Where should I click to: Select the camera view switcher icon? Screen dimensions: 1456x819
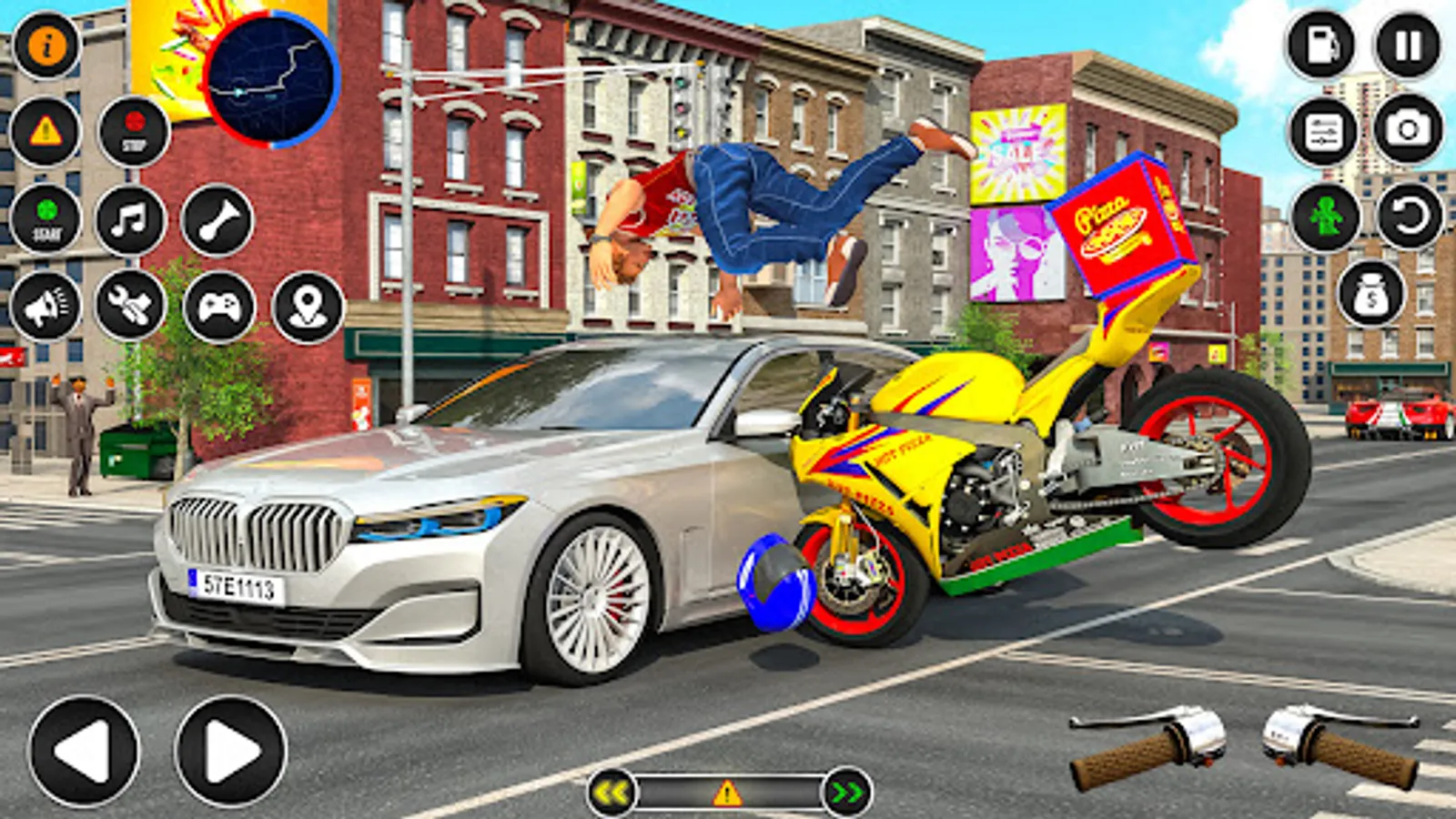pos(1406,132)
